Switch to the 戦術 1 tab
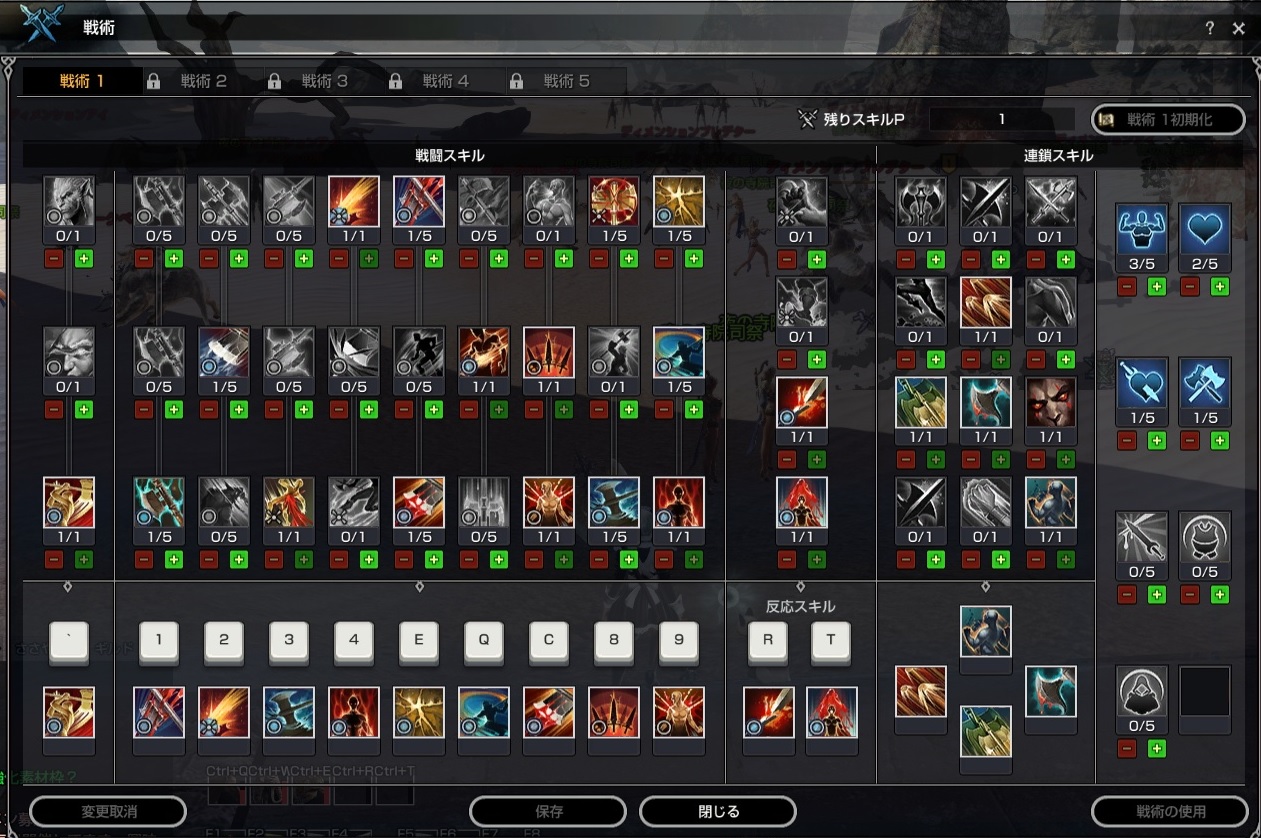1261x838 pixels. (82, 81)
